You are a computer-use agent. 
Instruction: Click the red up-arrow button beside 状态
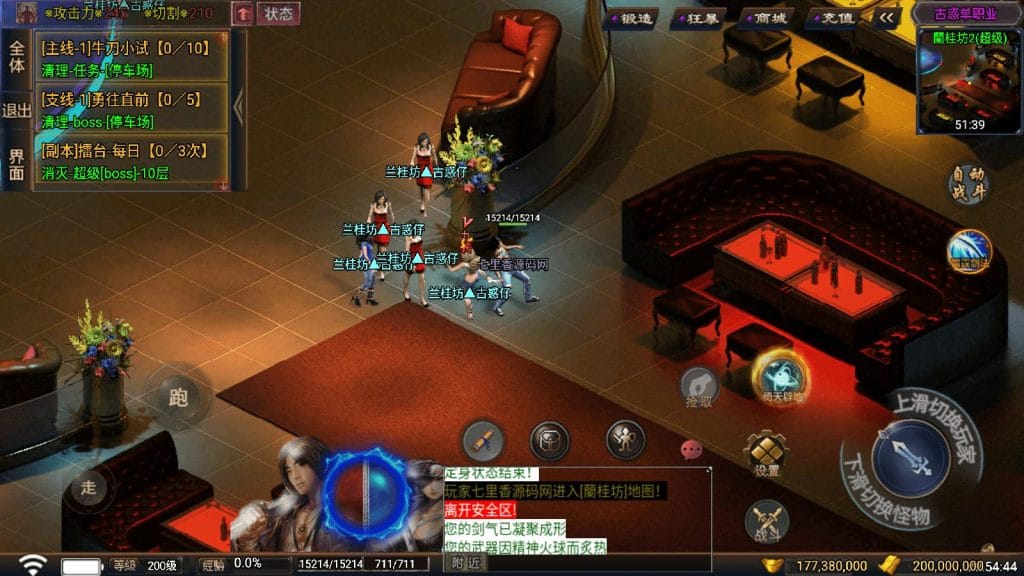click(243, 14)
